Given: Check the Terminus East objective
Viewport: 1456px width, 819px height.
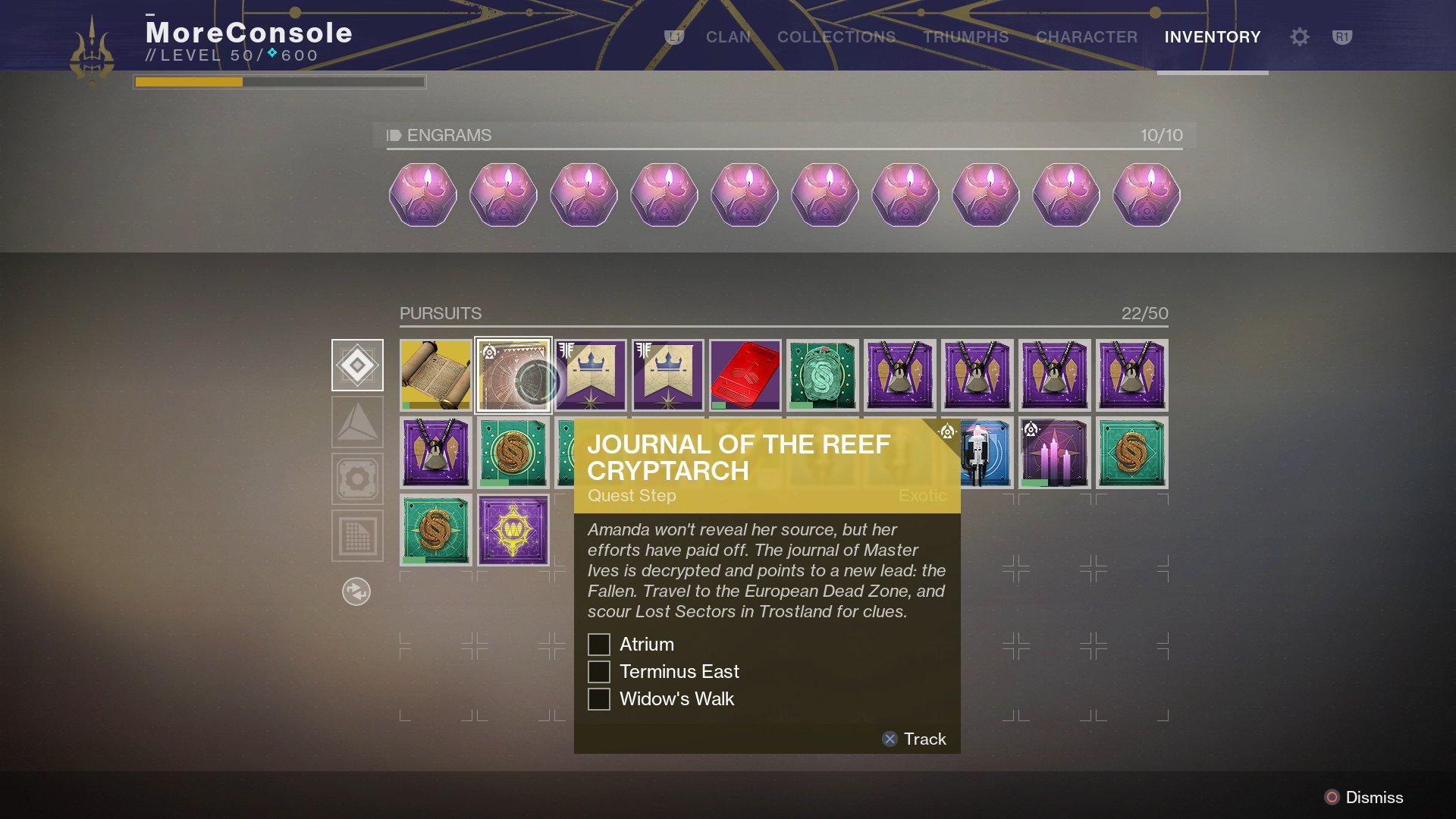Looking at the screenshot, I should coord(599,671).
